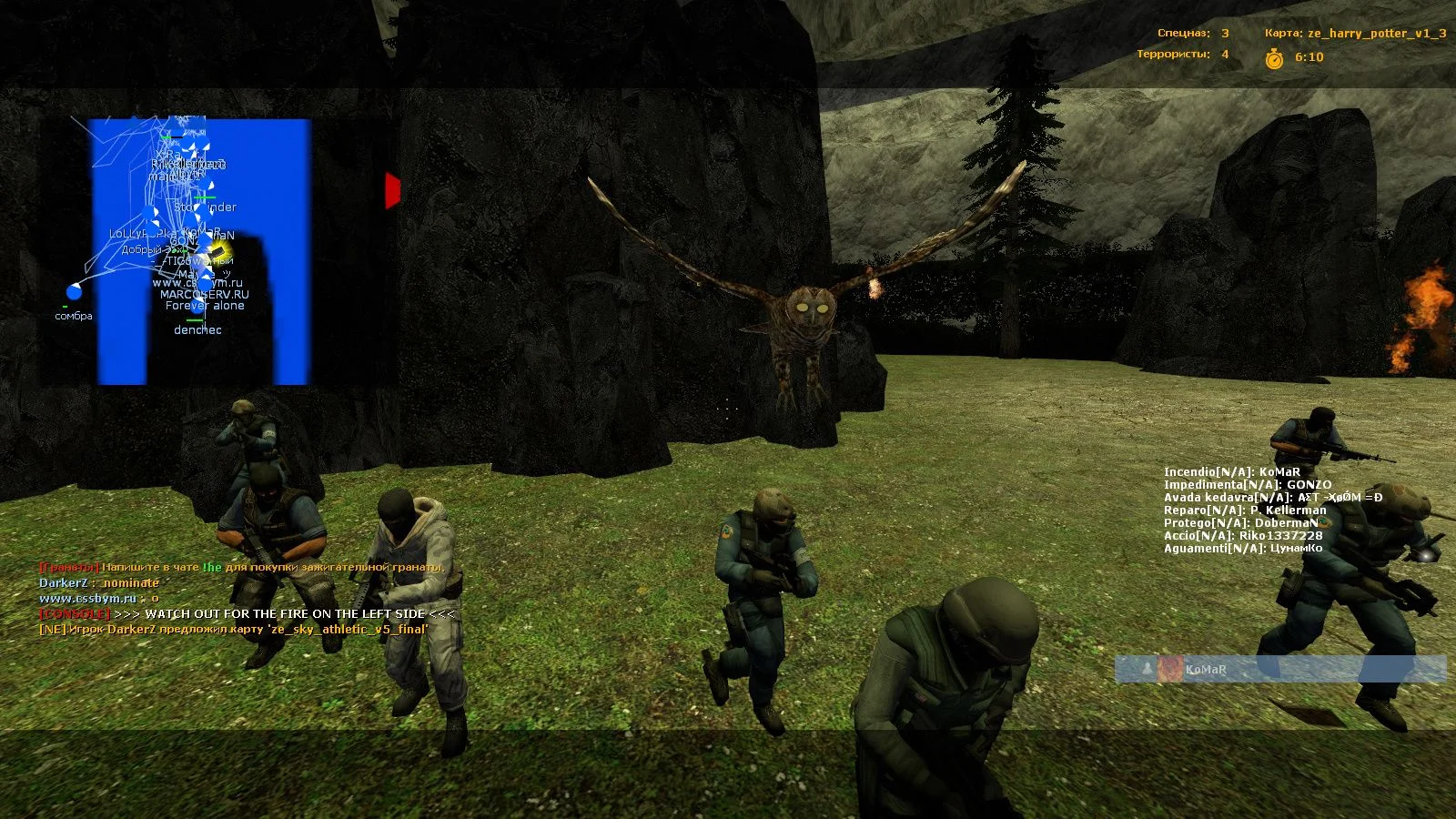Select the Incendio spell row
1456x819 pixels.
pos(1231,472)
